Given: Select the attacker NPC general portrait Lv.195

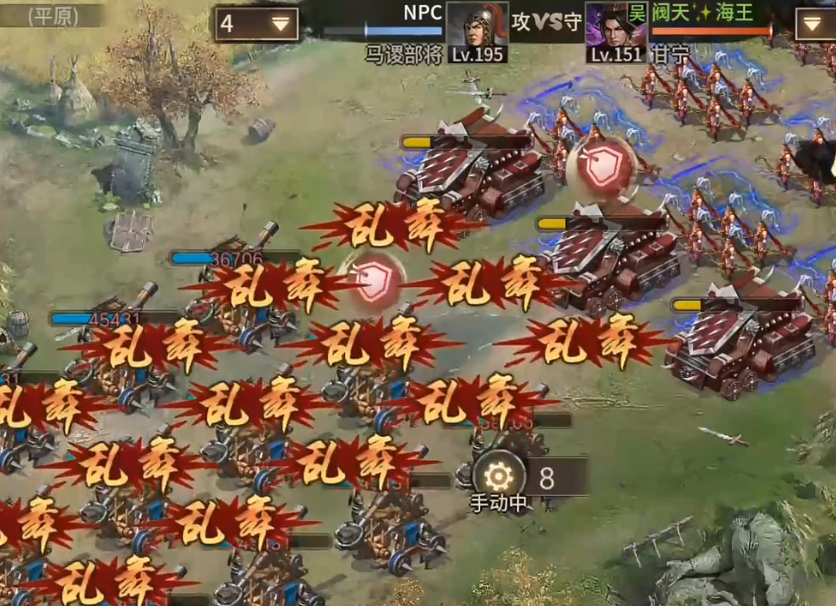Looking at the screenshot, I should pos(476,27).
